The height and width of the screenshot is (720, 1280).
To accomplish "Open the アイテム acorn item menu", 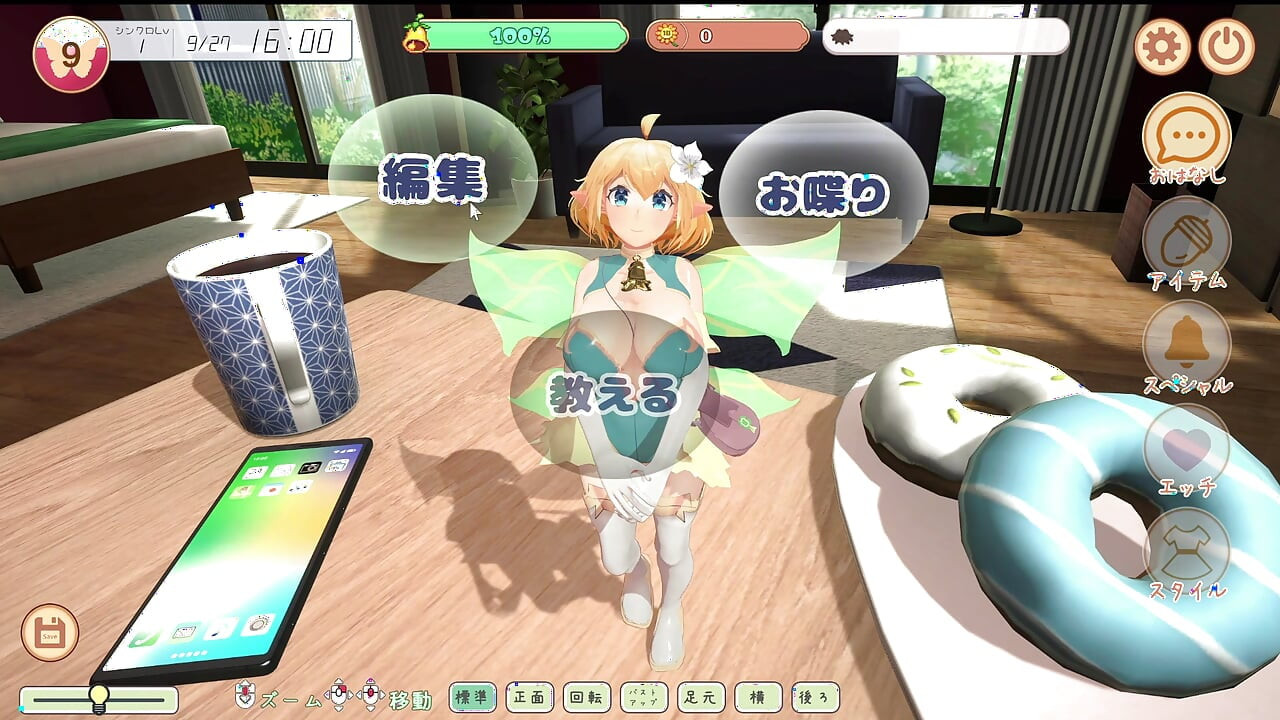I will [x=1186, y=240].
